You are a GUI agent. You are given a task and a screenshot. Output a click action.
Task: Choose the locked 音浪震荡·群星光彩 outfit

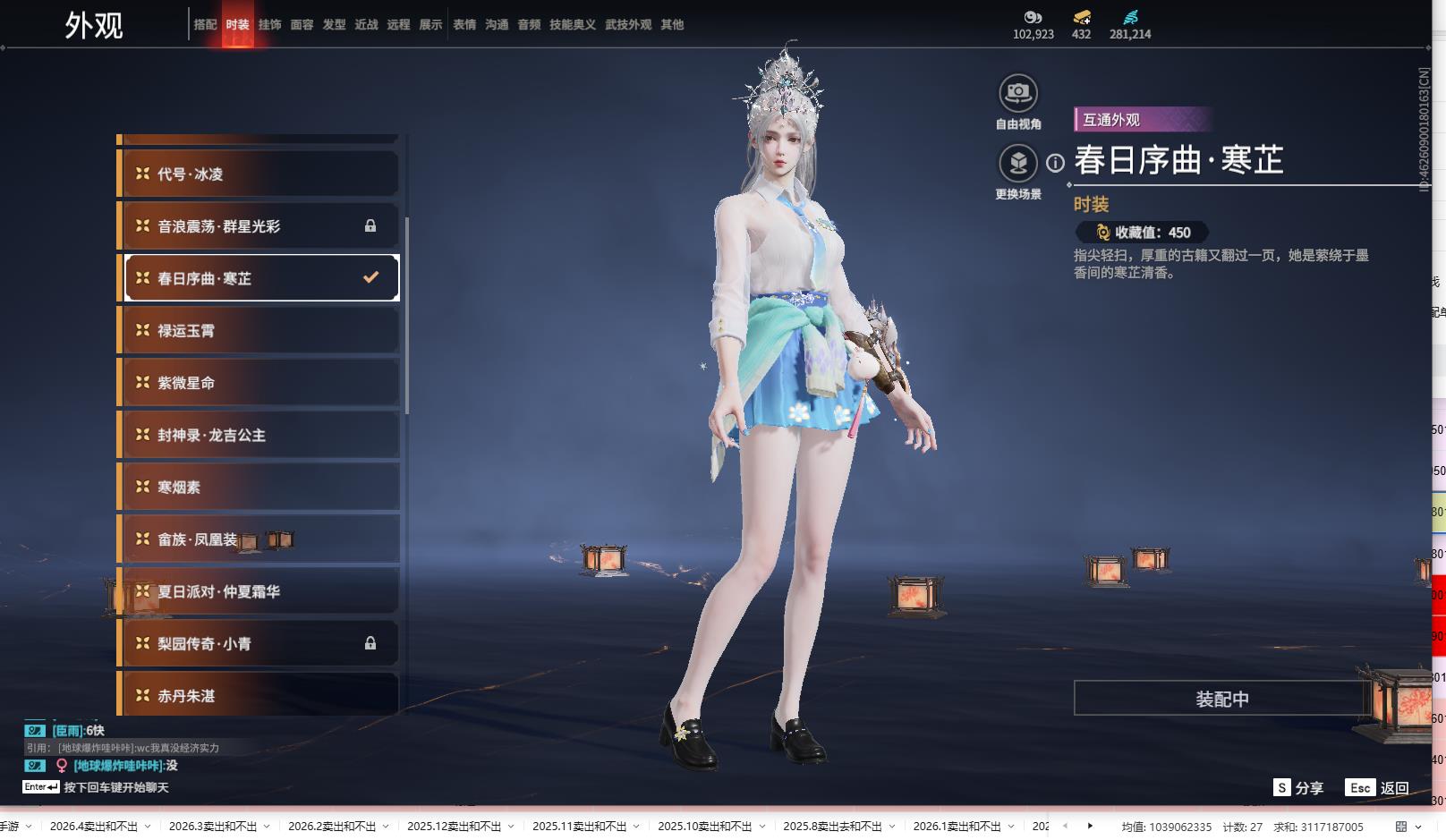(259, 226)
